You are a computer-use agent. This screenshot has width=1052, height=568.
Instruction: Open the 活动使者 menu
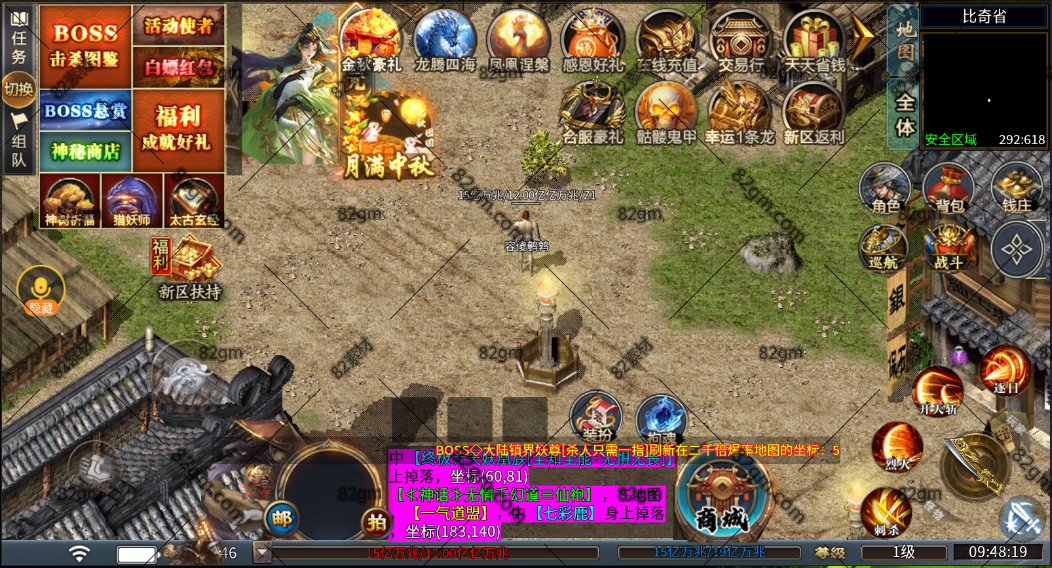[x=178, y=24]
